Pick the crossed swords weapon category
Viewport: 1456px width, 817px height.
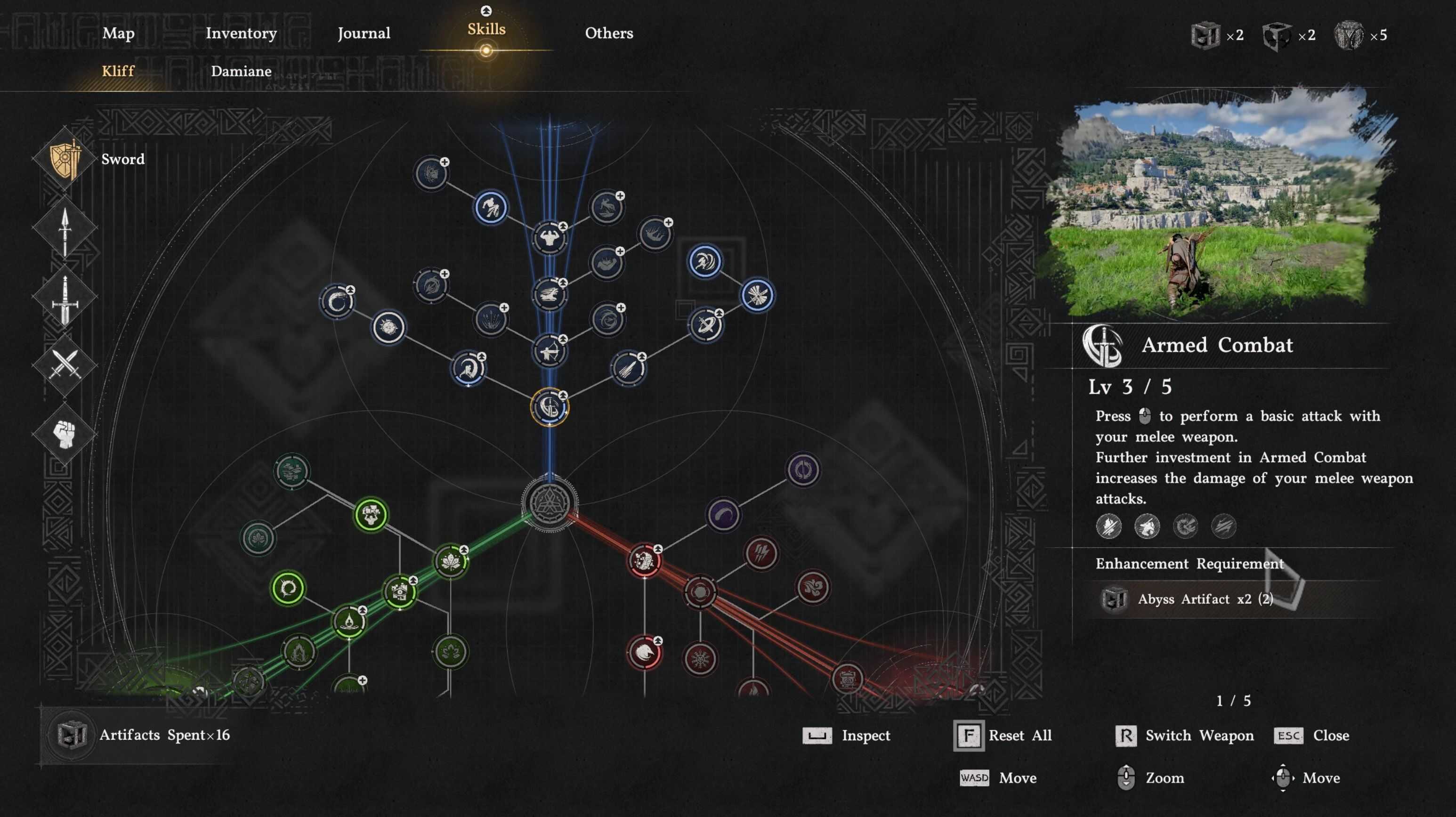[65, 364]
